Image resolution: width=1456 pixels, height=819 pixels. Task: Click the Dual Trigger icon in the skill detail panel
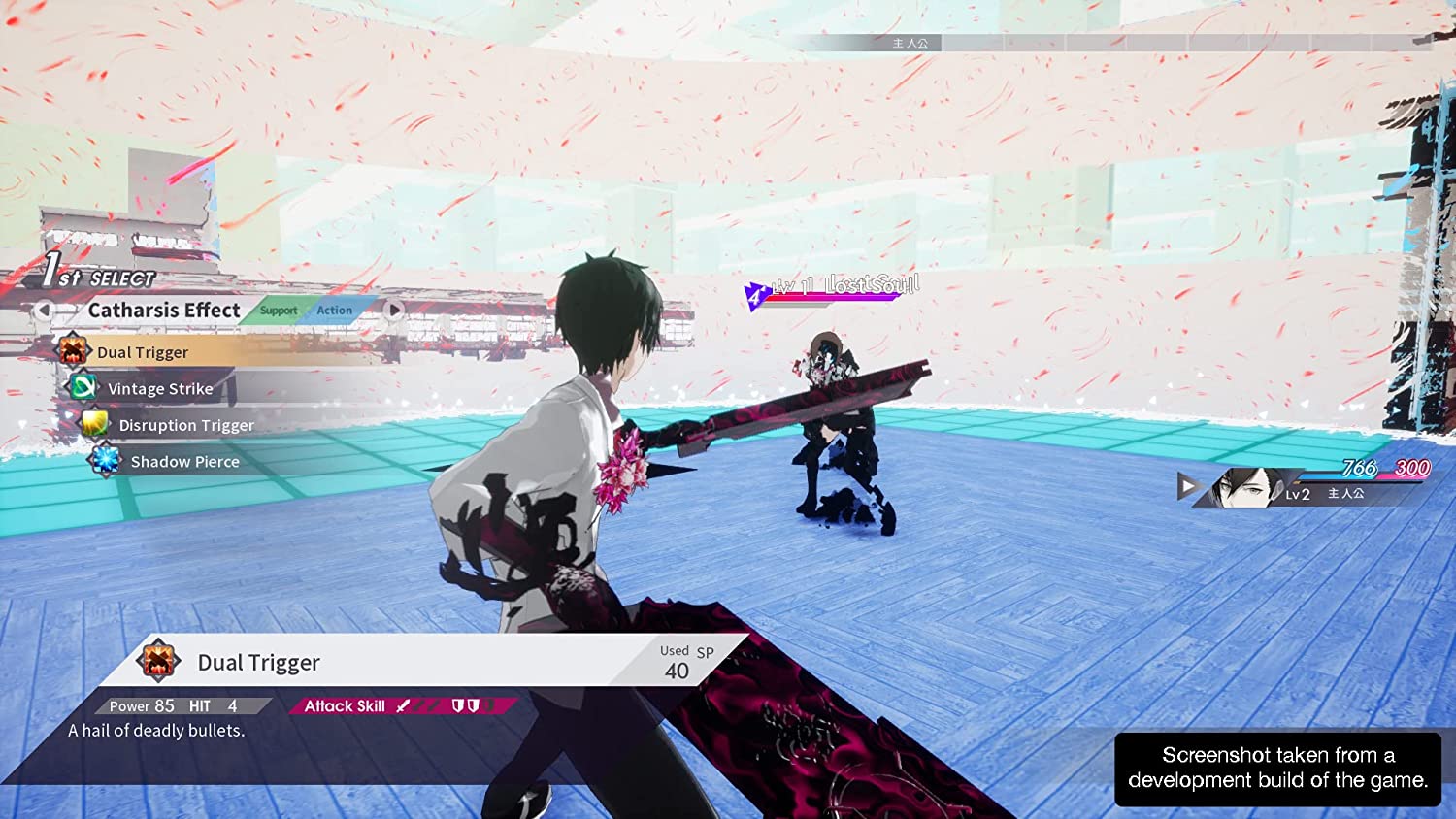point(158,661)
